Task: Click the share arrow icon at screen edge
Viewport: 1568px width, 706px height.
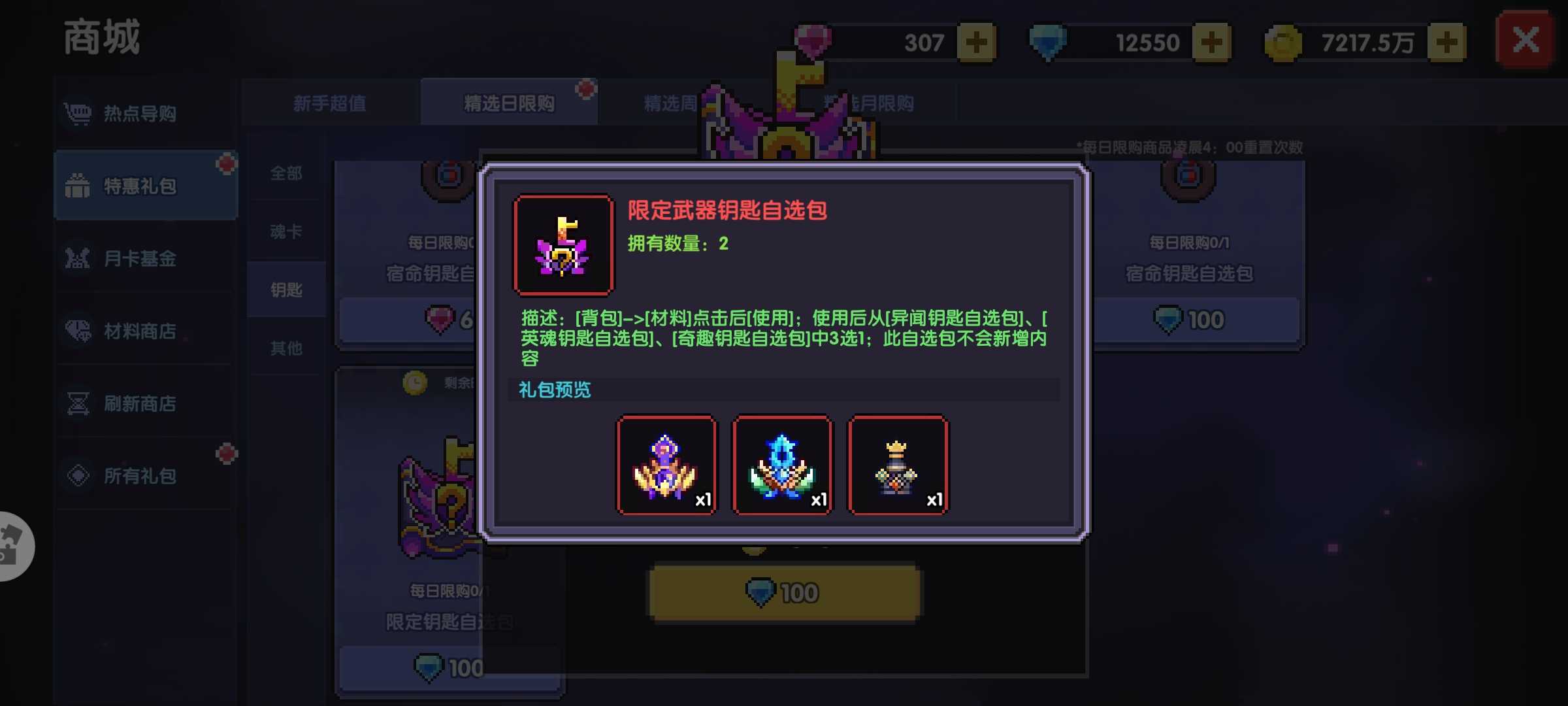Action: click(x=10, y=547)
